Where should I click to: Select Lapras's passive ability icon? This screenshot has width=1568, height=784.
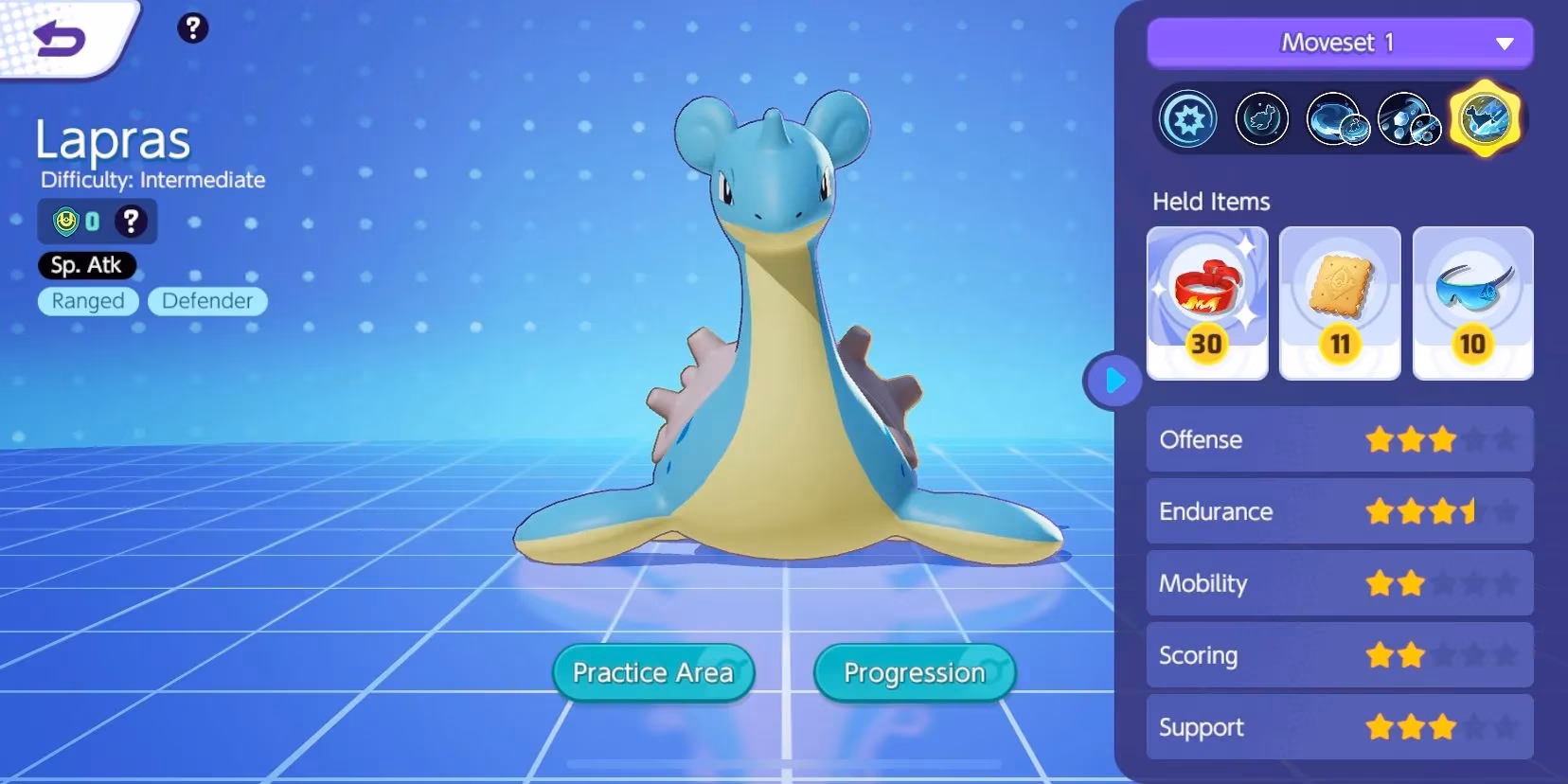[1187, 117]
